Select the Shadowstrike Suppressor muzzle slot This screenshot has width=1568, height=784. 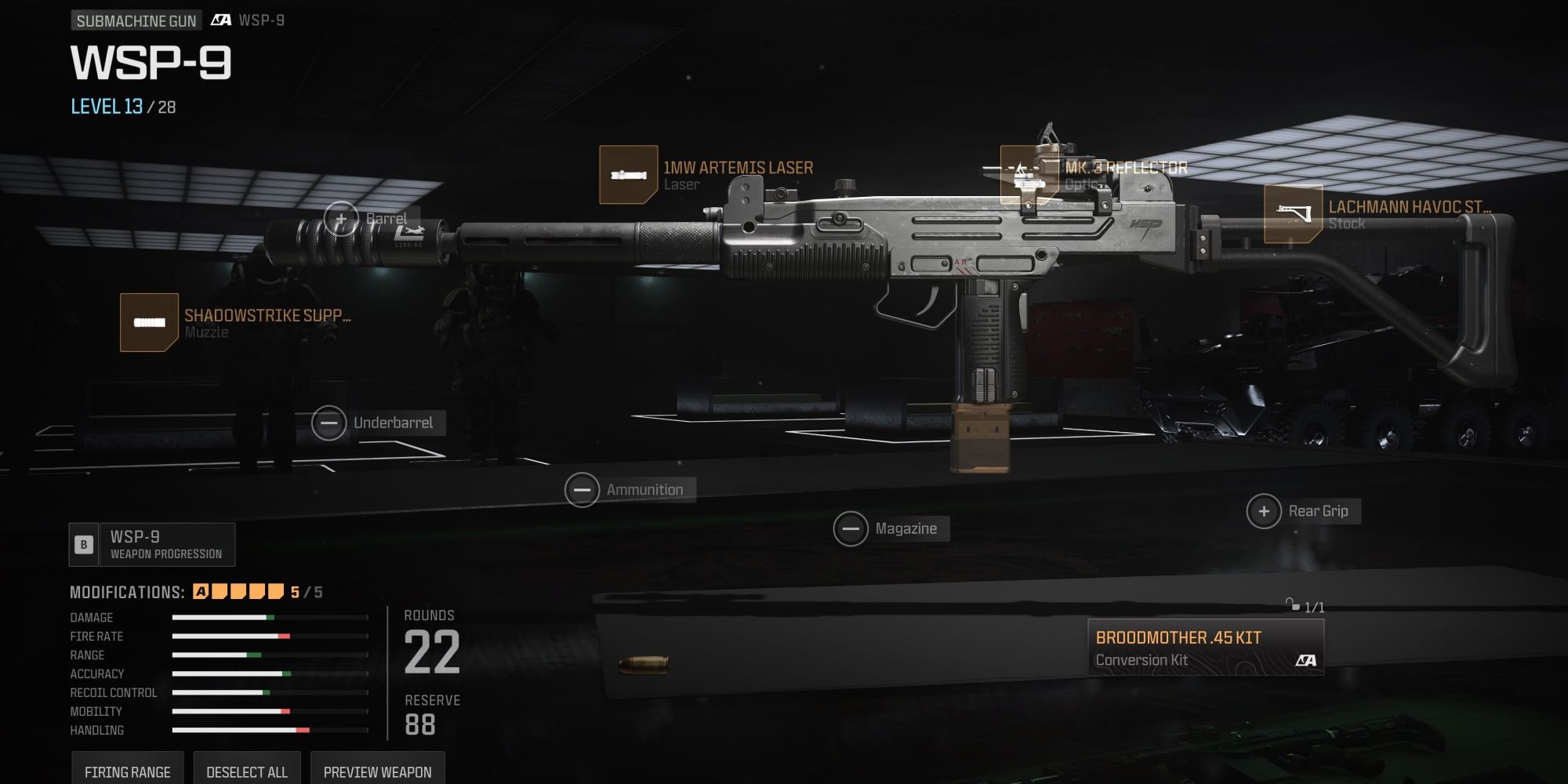[x=149, y=322]
